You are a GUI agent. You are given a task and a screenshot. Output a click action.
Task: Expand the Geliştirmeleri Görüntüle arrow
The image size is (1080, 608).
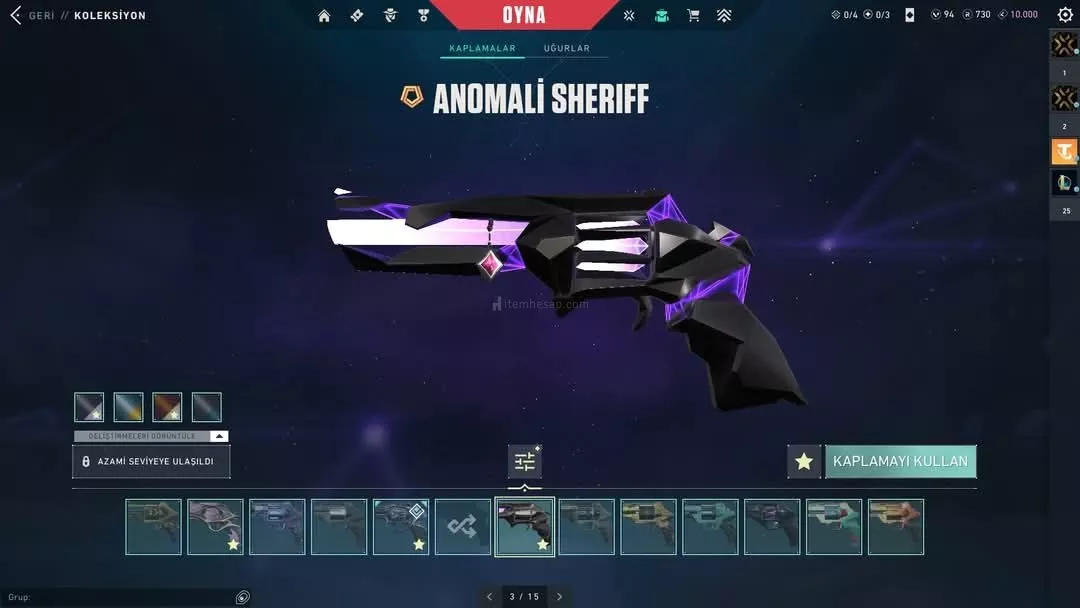click(219, 436)
